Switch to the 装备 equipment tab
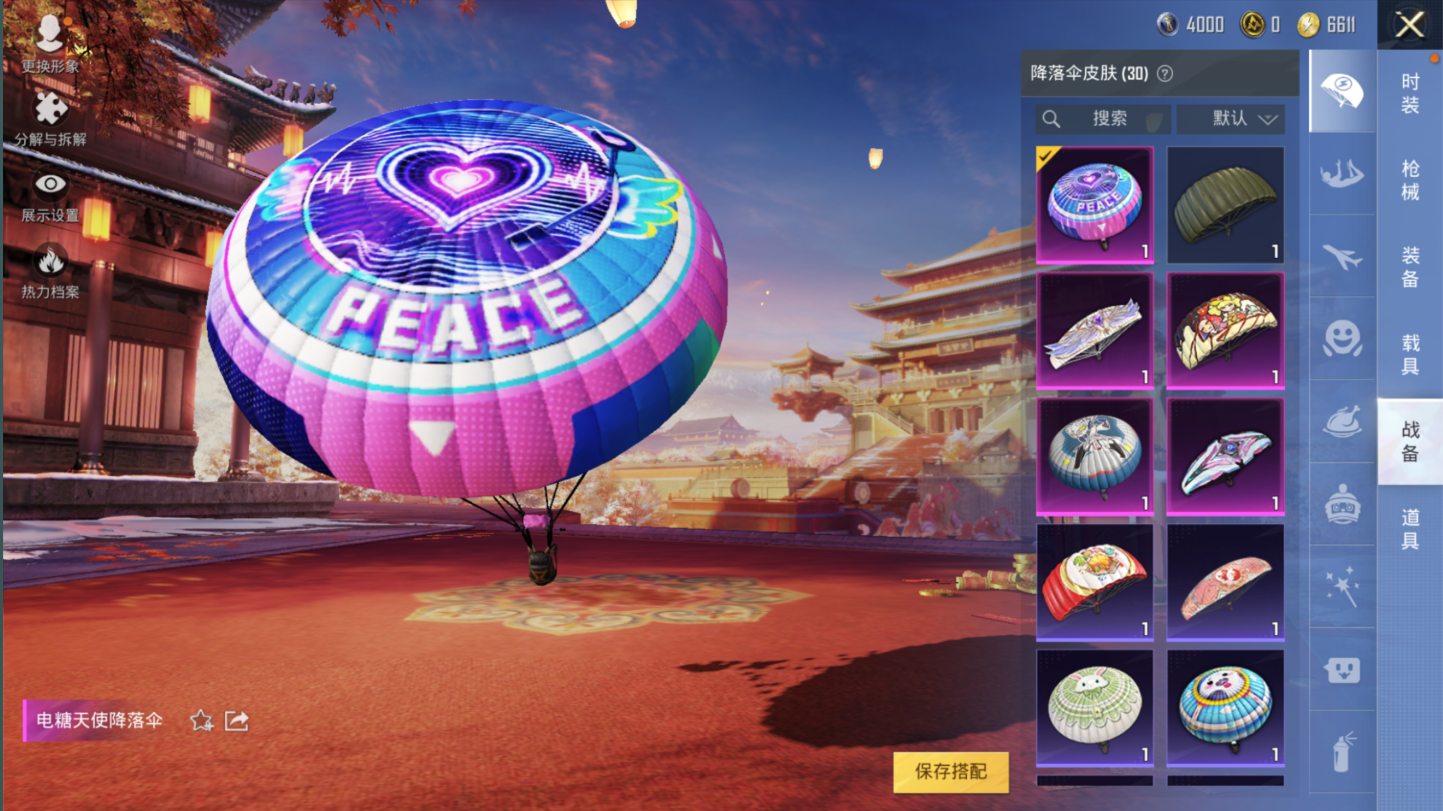The width and height of the screenshot is (1443, 811). (x=1410, y=267)
